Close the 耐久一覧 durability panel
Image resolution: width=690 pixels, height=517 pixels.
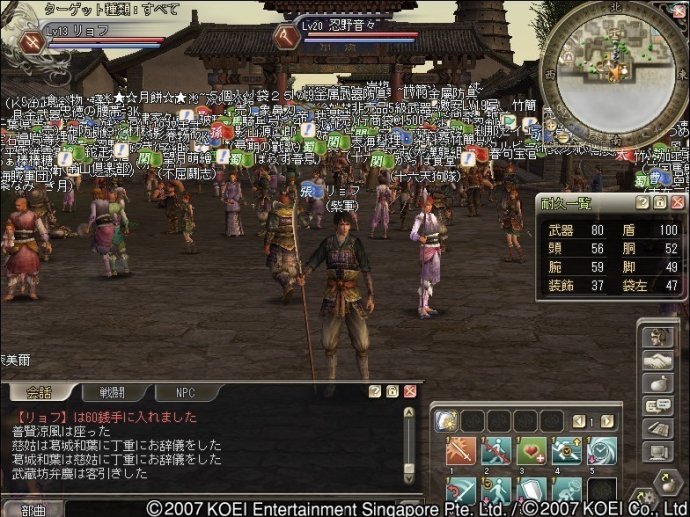[677, 202]
